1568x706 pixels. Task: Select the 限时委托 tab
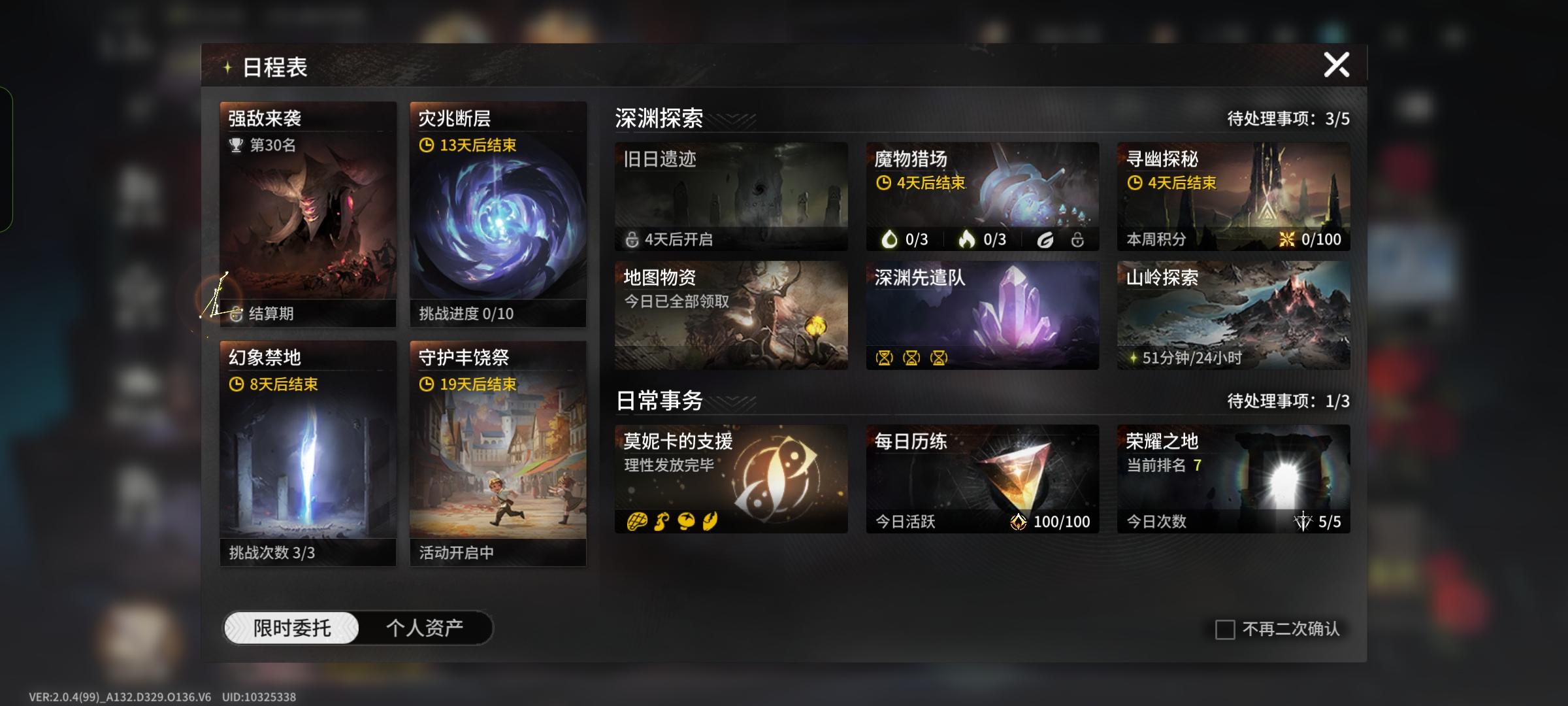(292, 626)
